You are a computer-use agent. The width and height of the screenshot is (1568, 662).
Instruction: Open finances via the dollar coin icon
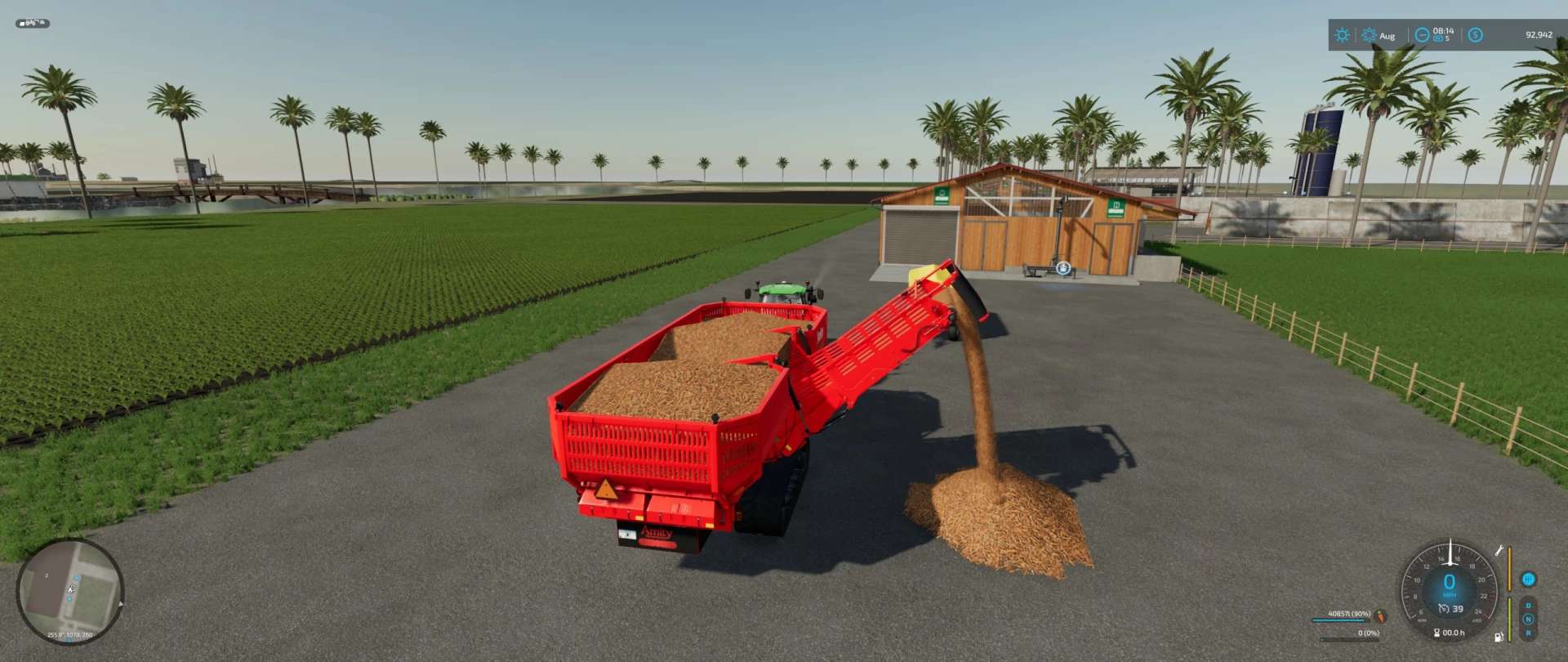pos(1475,36)
